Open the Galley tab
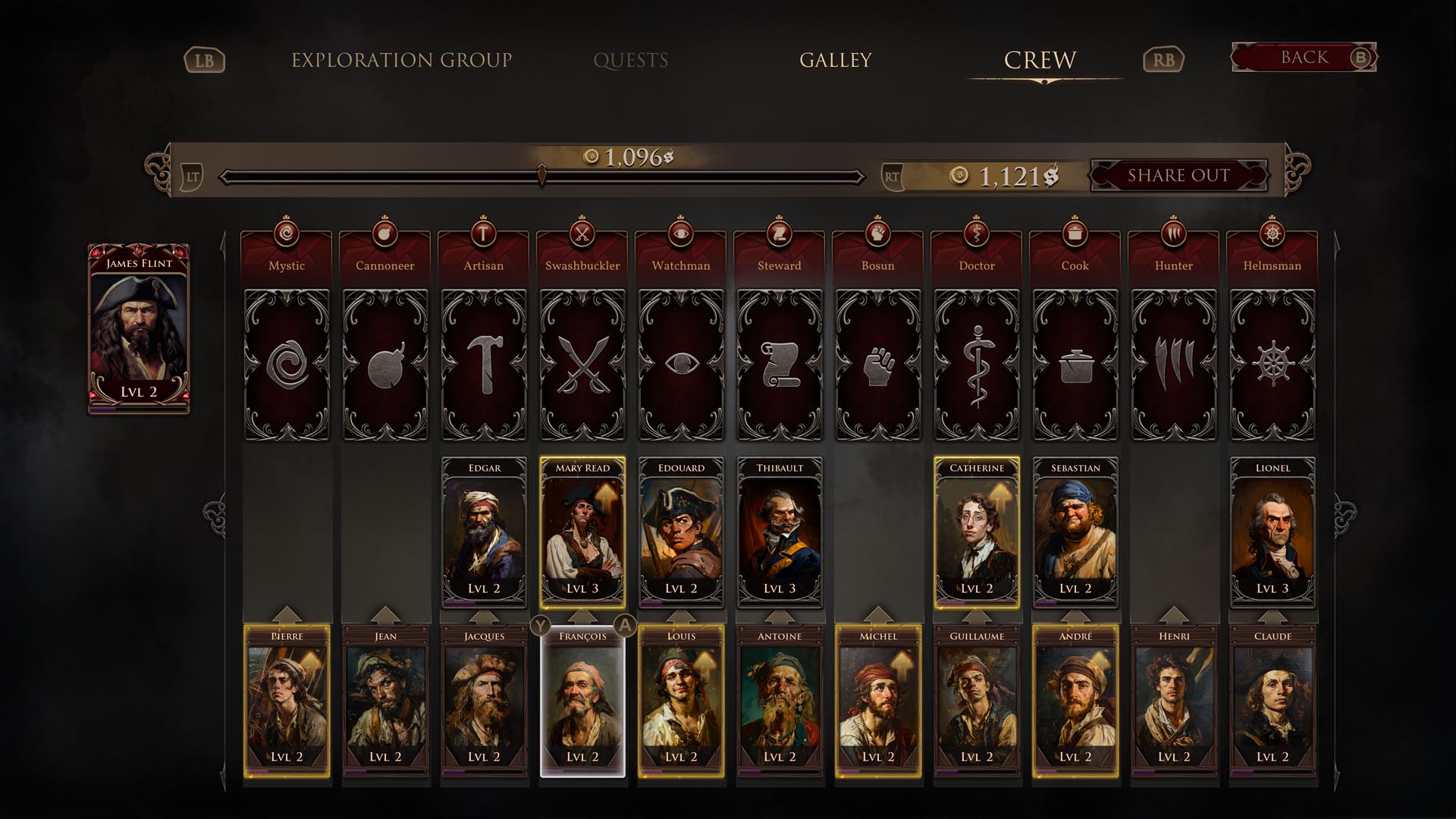This screenshot has height=819, width=1456. tap(835, 60)
